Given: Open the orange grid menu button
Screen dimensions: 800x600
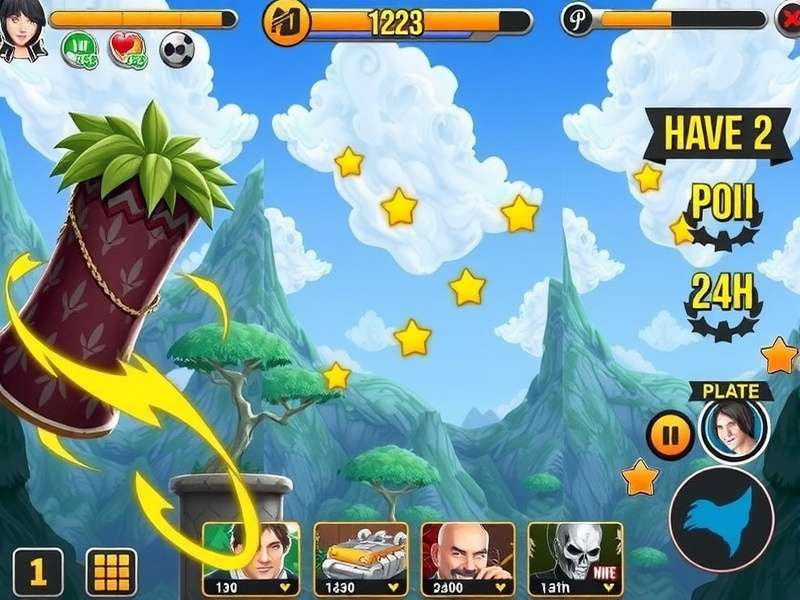Looking at the screenshot, I should [111, 572].
